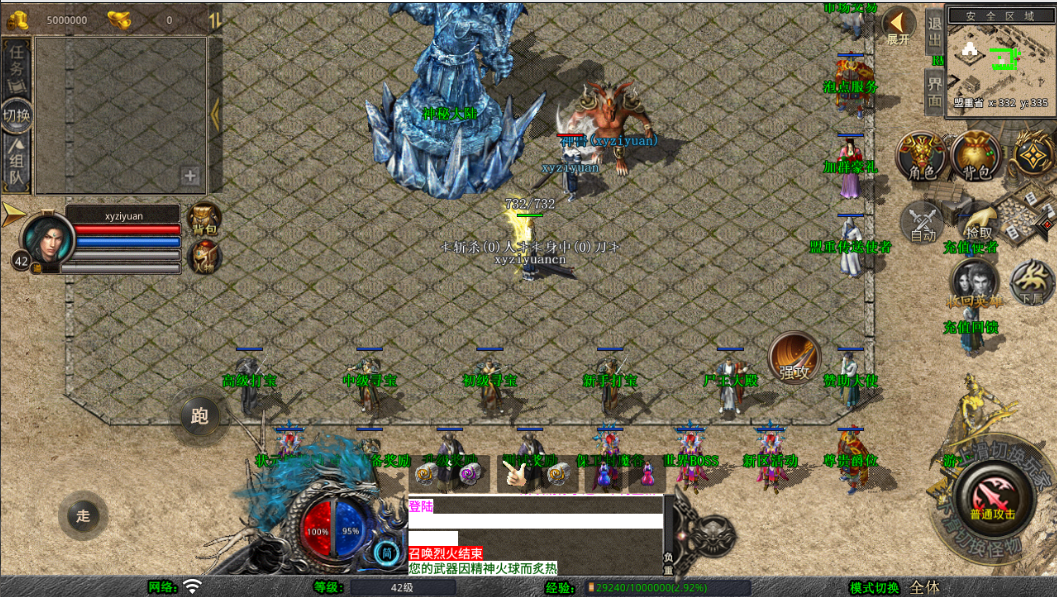Select the xyziyuan player portrait
Viewport: 1057px width, 597px height.
[x=43, y=239]
